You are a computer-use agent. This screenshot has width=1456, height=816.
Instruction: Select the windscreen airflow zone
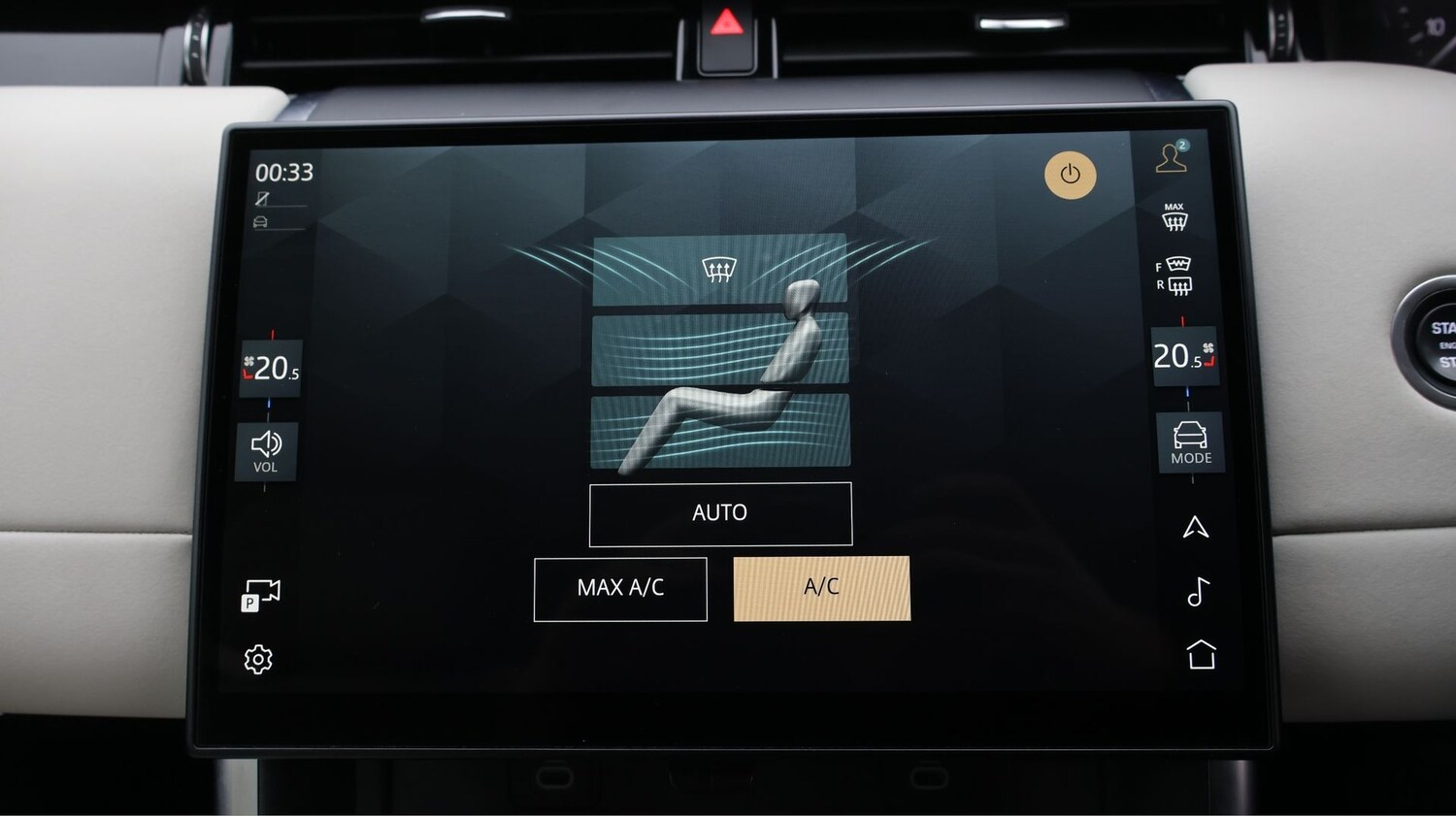click(718, 270)
